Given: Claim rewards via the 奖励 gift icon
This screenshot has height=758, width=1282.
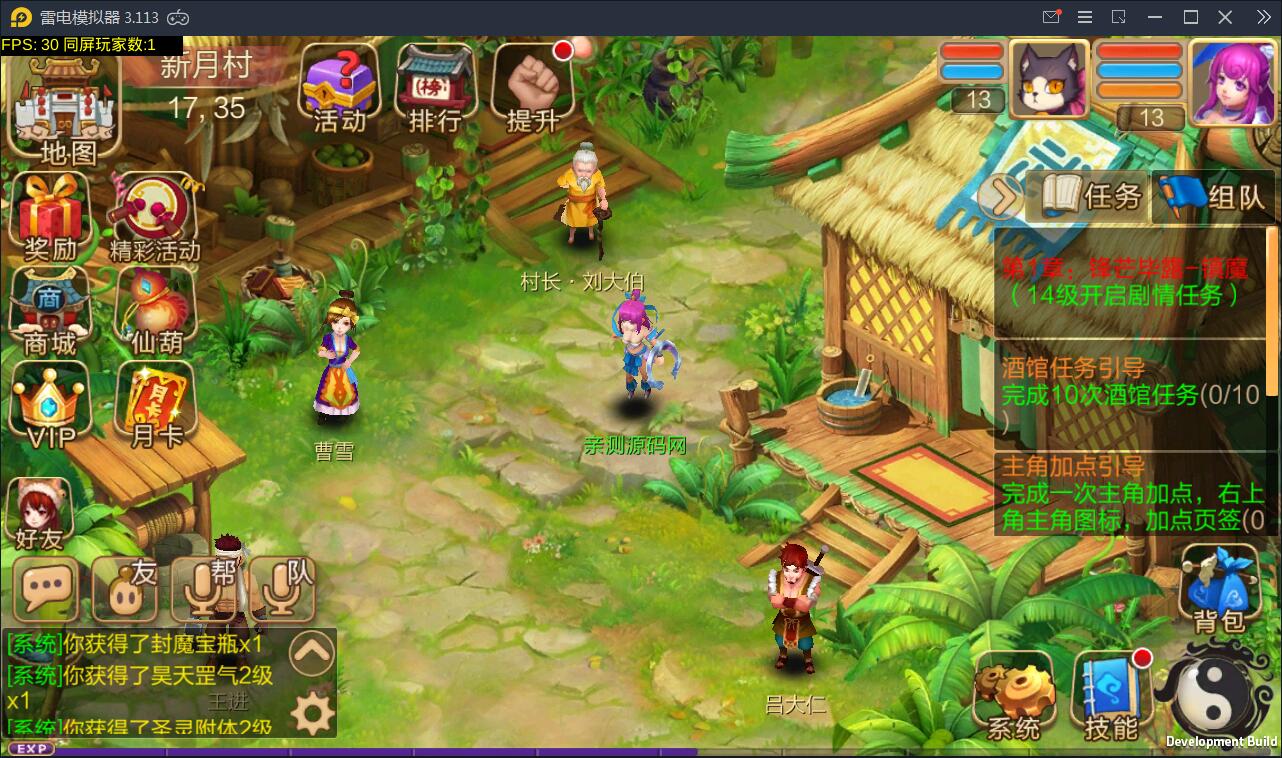Looking at the screenshot, I should [x=50, y=216].
